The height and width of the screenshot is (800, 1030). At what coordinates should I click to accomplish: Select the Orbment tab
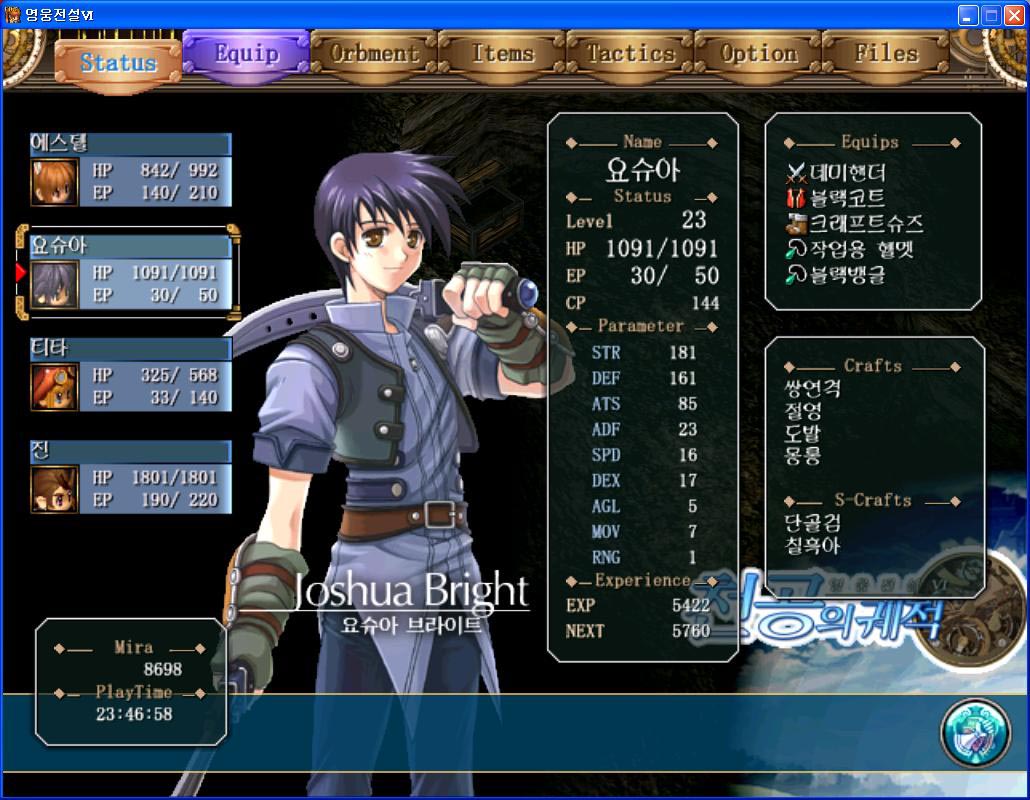tap(374, 53)
